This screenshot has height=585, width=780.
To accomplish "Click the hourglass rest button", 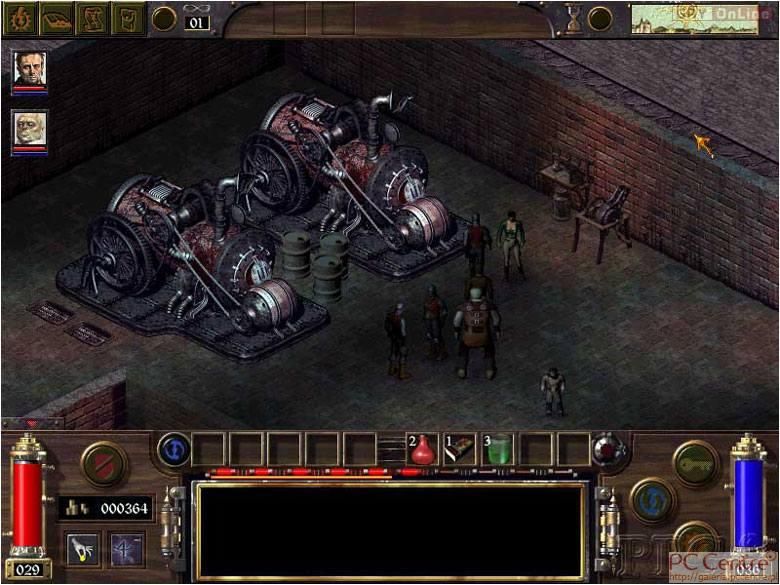I will click(574, 18).
